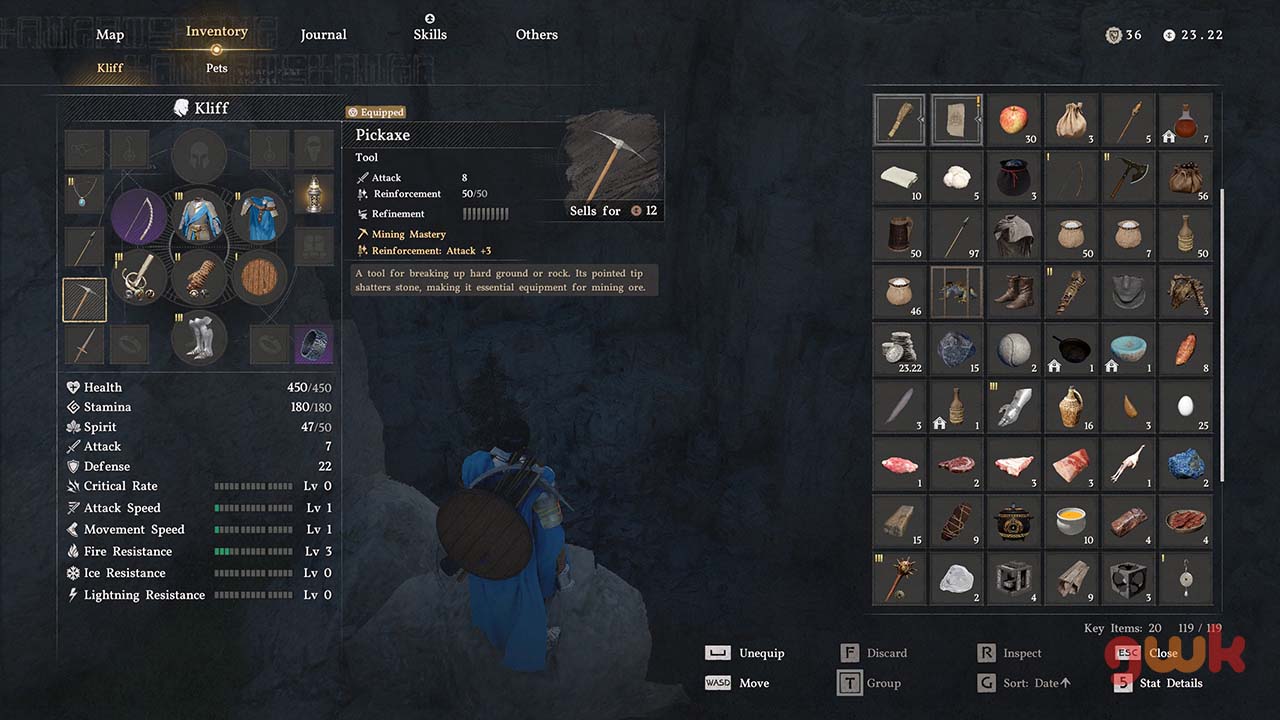Pick the frying pan item
Screen dimensions: 1280x720
pos(1071,349)
